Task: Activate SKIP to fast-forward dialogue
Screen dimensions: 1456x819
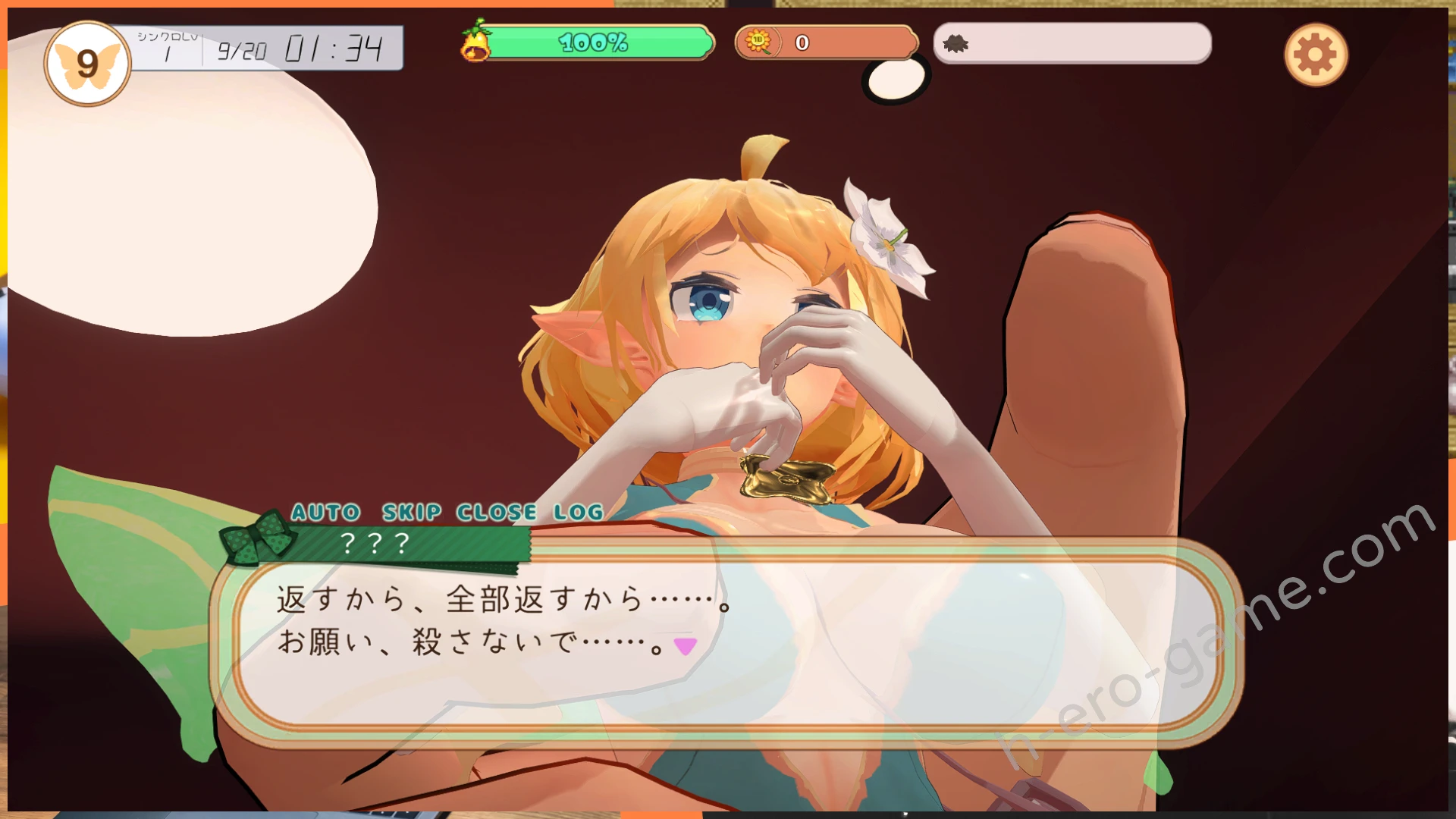Action: click(412, 513)
